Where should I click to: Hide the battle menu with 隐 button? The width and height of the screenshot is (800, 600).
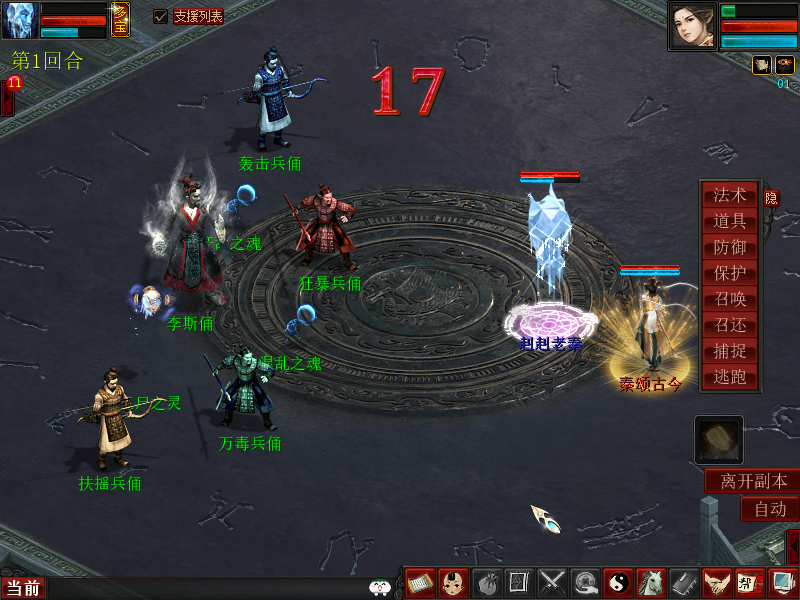coord(771,198)
